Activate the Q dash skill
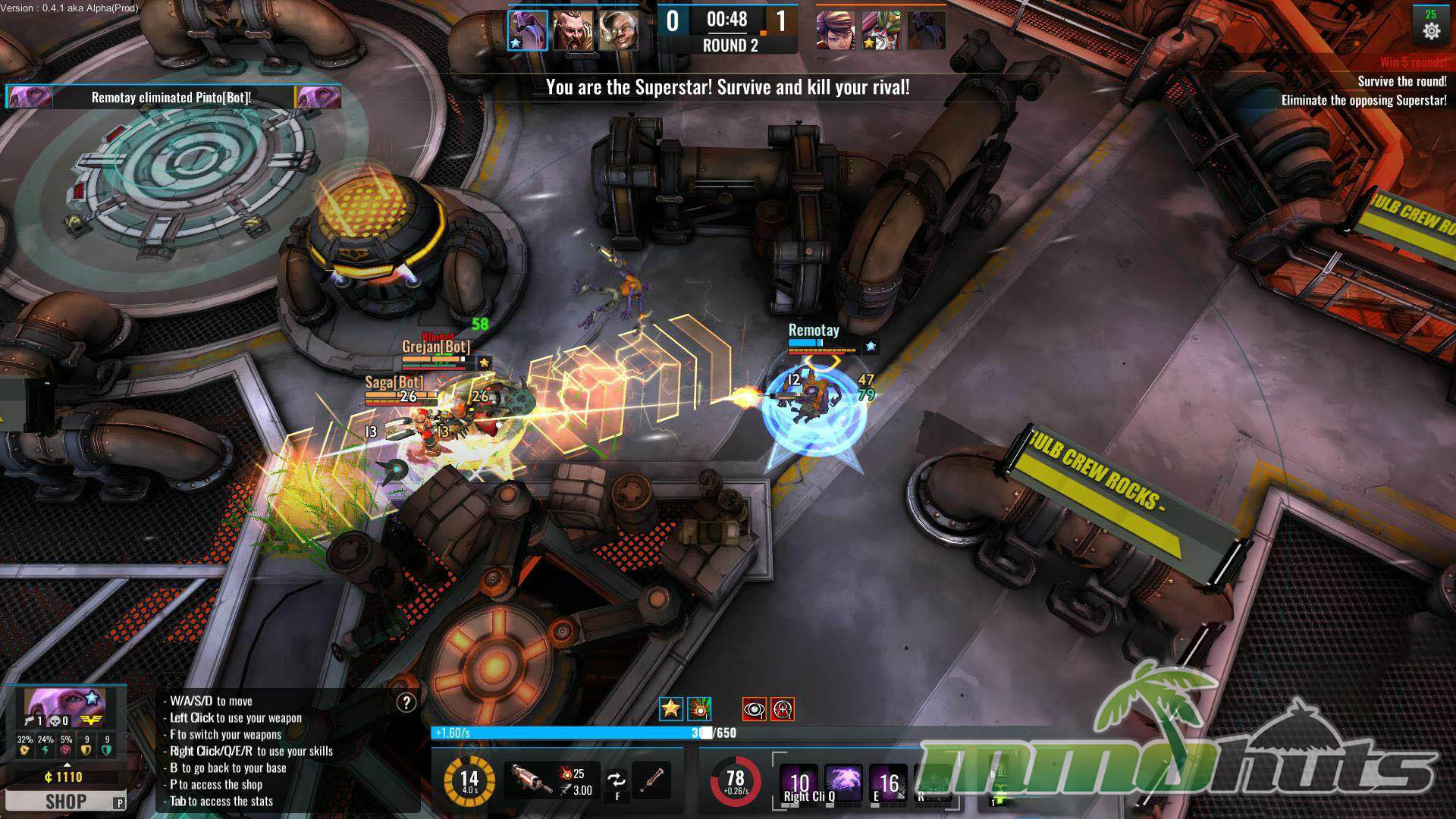Viewport: 1456px width, 819px height. (843, 783)
